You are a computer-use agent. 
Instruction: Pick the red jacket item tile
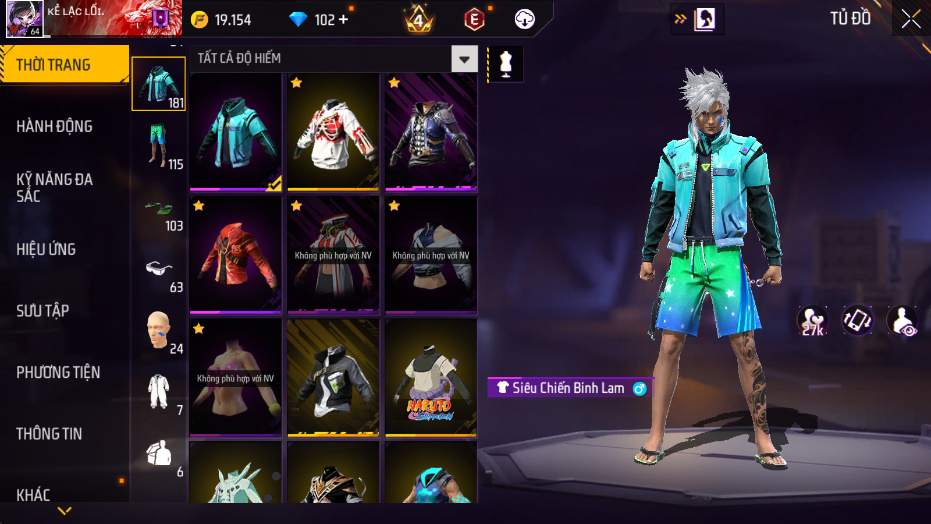point(235,254)
